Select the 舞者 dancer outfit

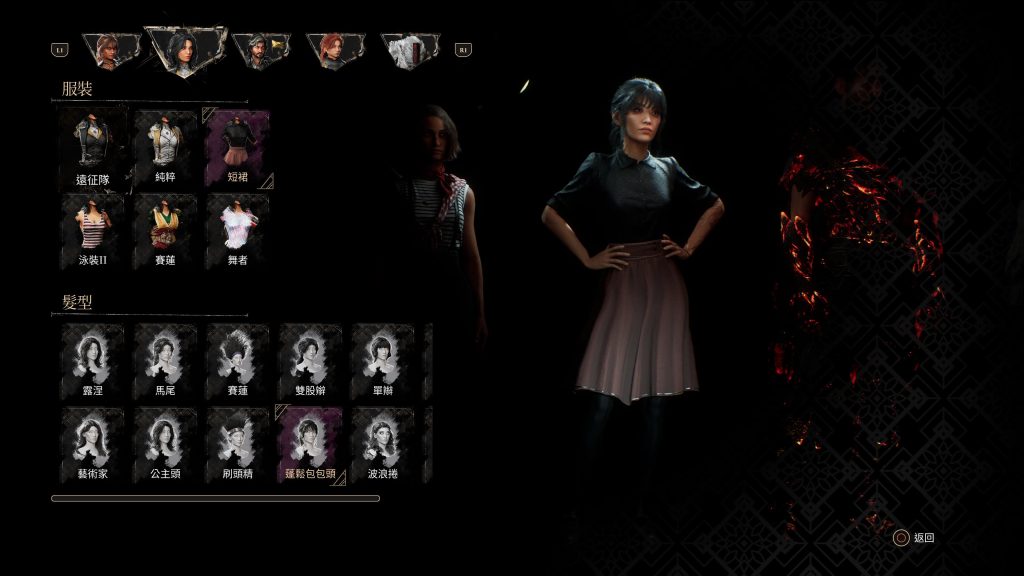[237, 231]
